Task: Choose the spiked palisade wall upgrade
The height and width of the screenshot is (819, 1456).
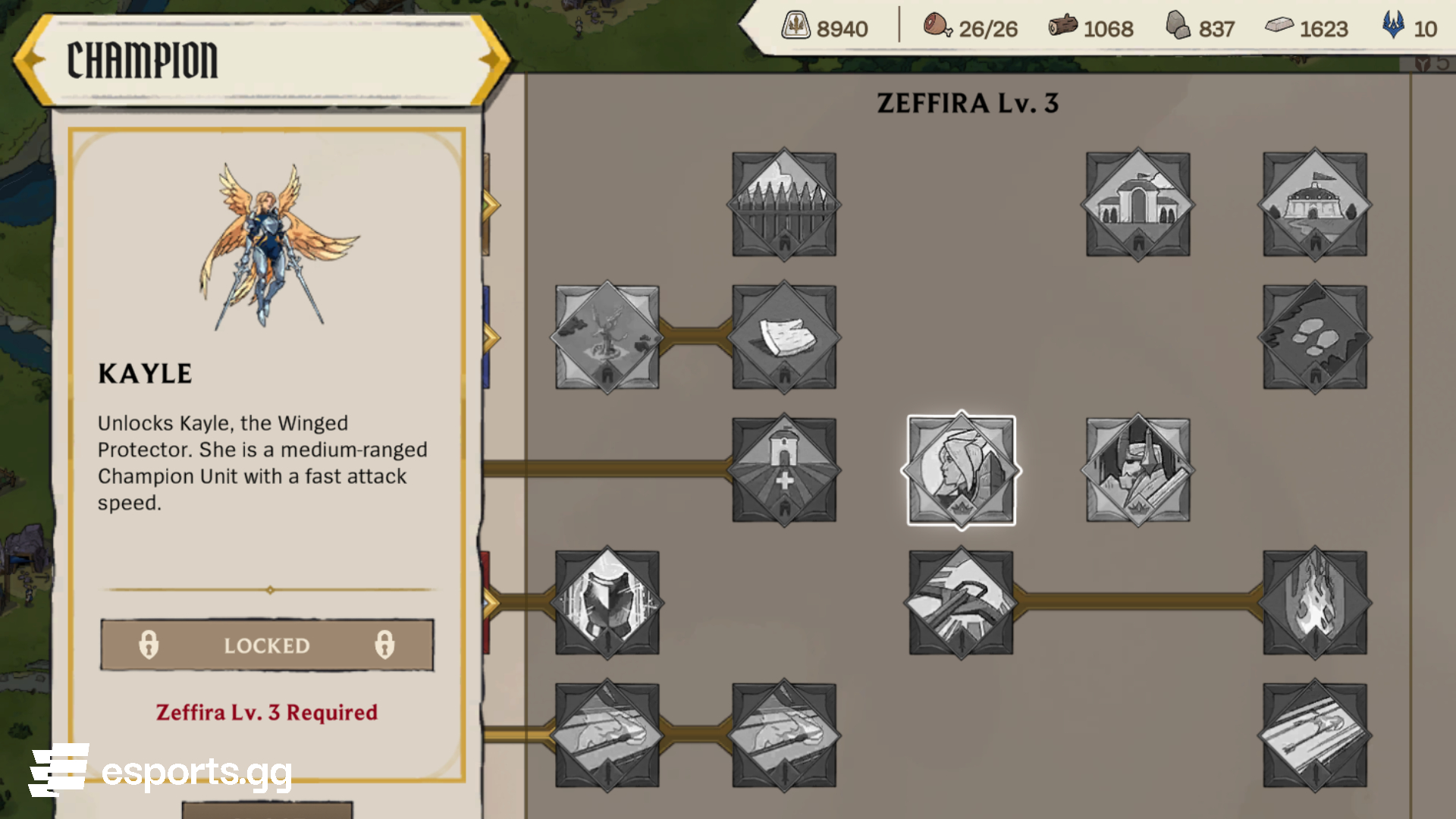Action: tap(784, 205)
